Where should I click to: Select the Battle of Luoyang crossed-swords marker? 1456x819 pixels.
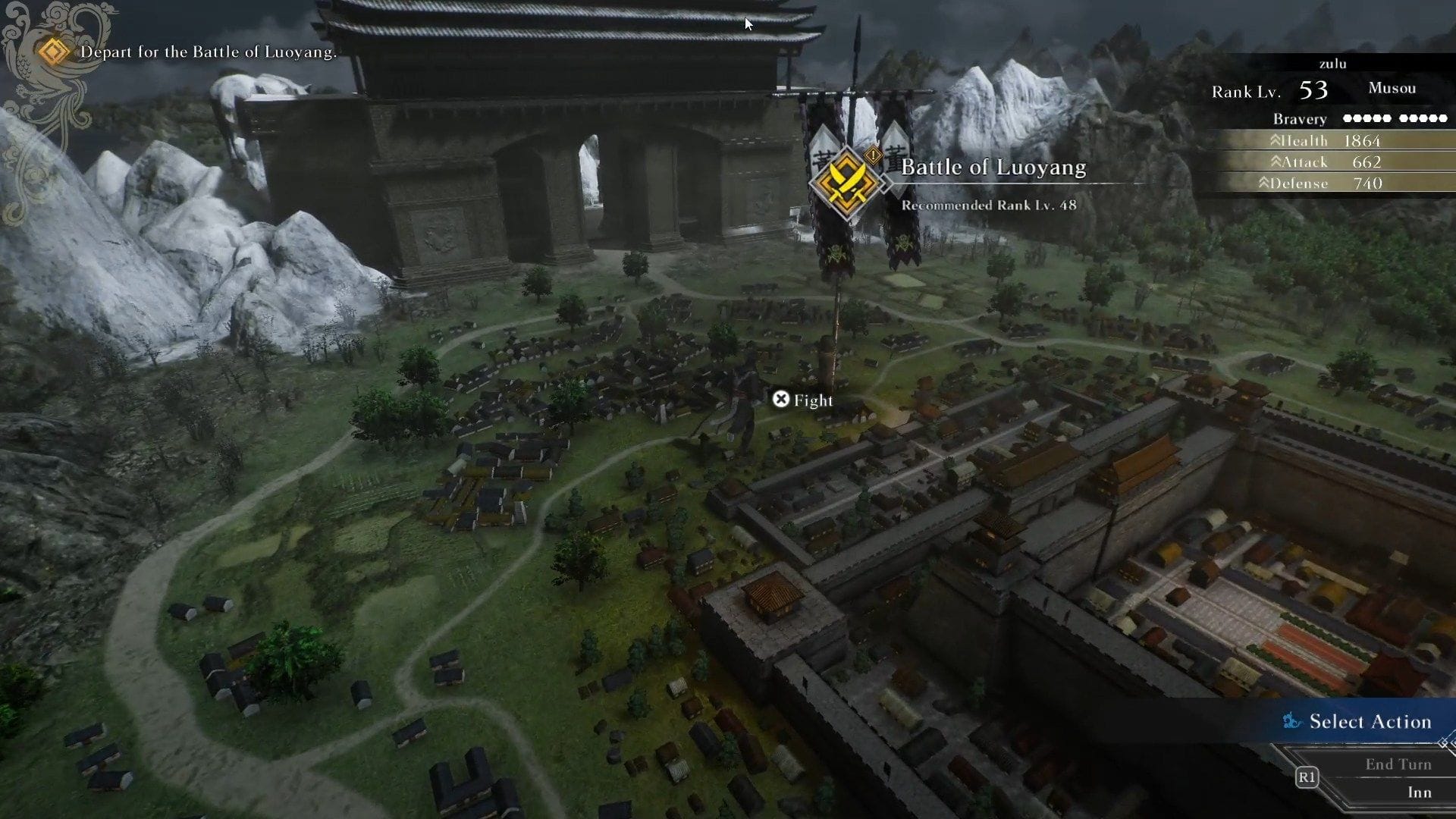846,182
